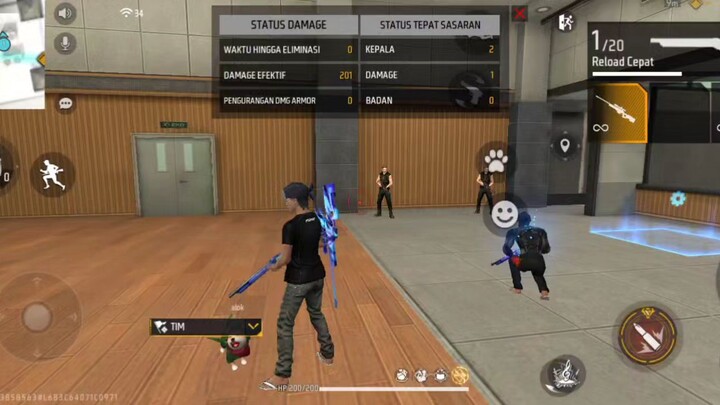
Task: Tap the exit door icon
Action: [566, 21]
